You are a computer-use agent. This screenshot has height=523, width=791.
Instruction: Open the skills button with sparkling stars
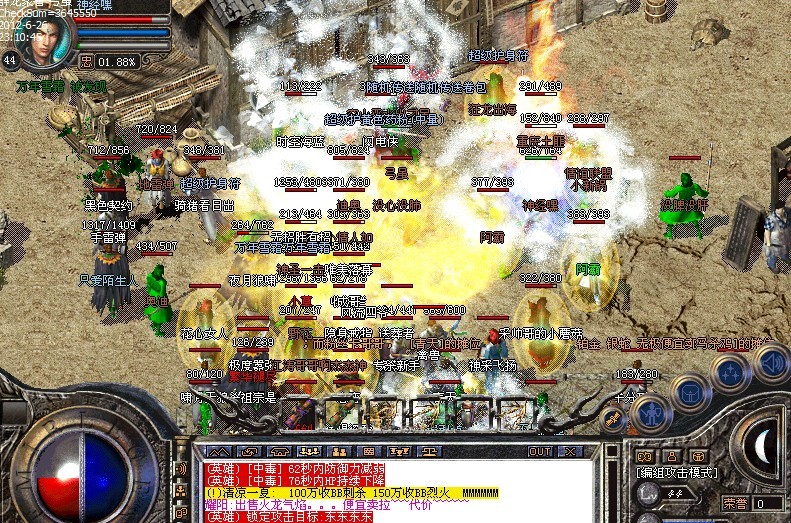pos(731,371)
